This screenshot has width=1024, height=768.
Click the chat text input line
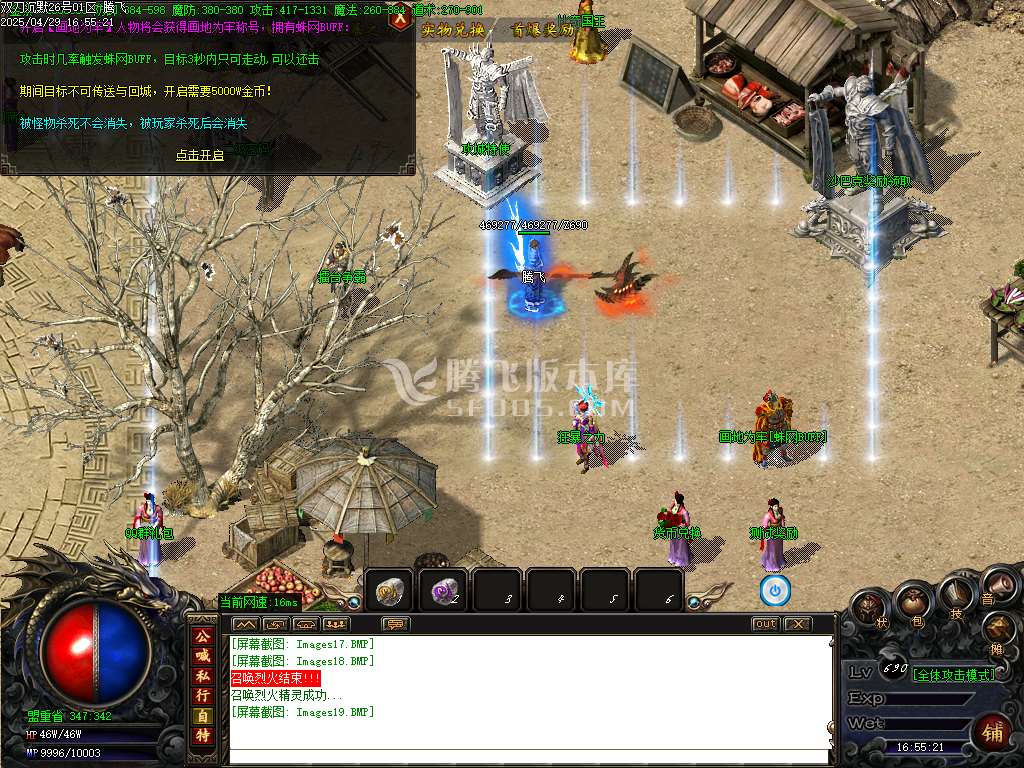(x=530, y=756)
